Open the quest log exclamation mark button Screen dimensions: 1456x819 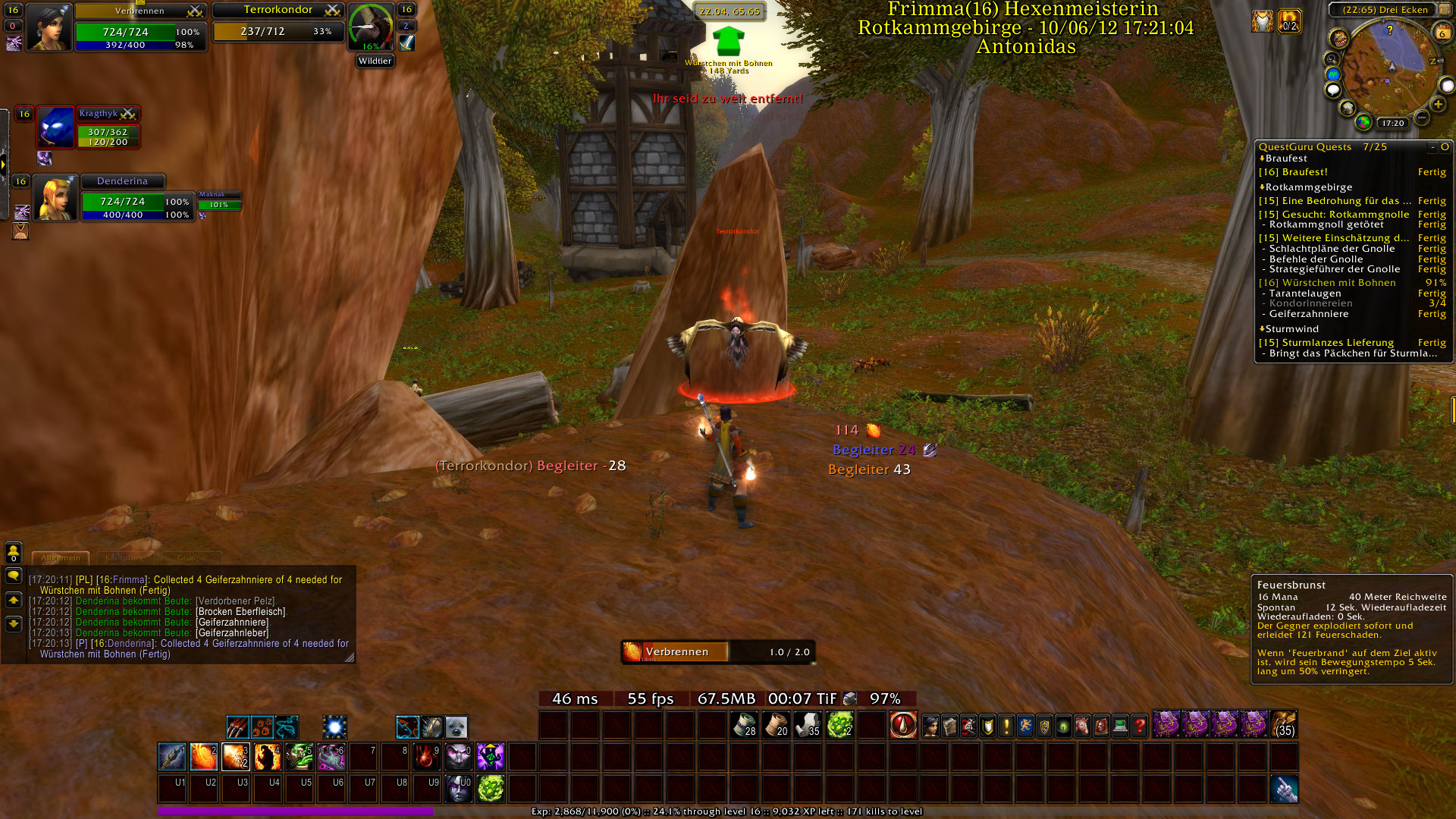[x=1006, y=726]
